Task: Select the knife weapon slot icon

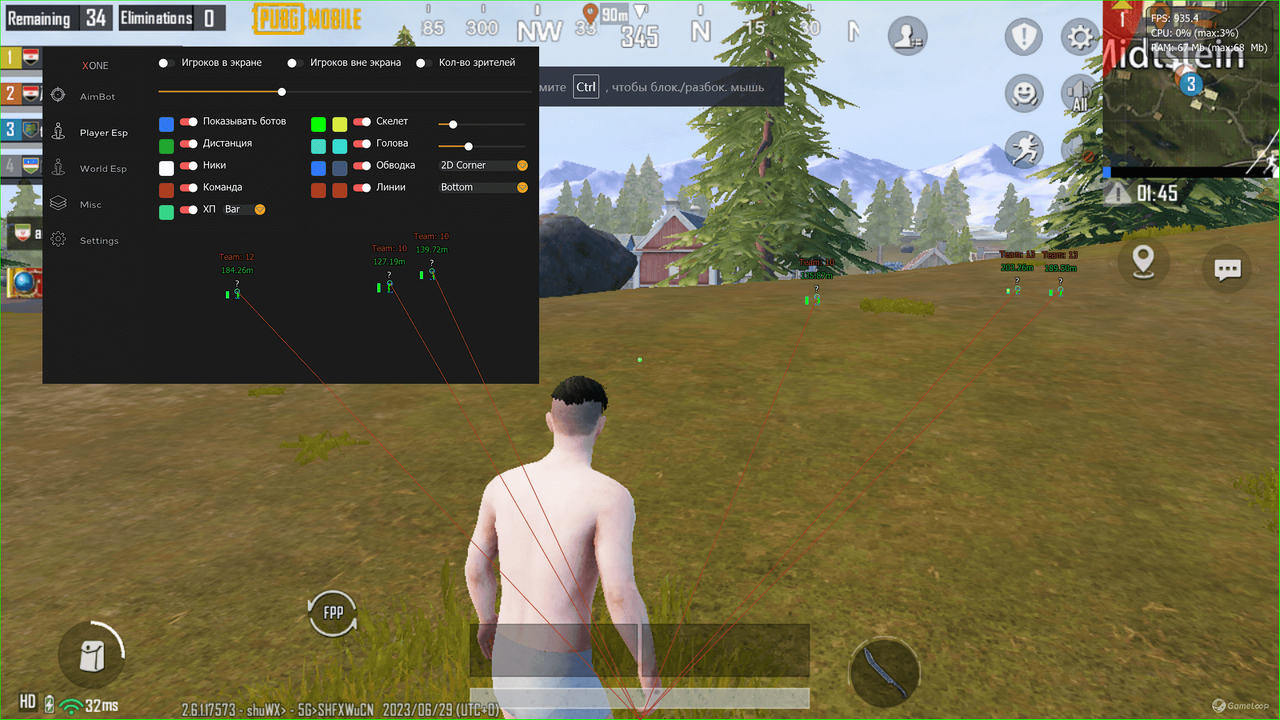Action: point(884,673)
